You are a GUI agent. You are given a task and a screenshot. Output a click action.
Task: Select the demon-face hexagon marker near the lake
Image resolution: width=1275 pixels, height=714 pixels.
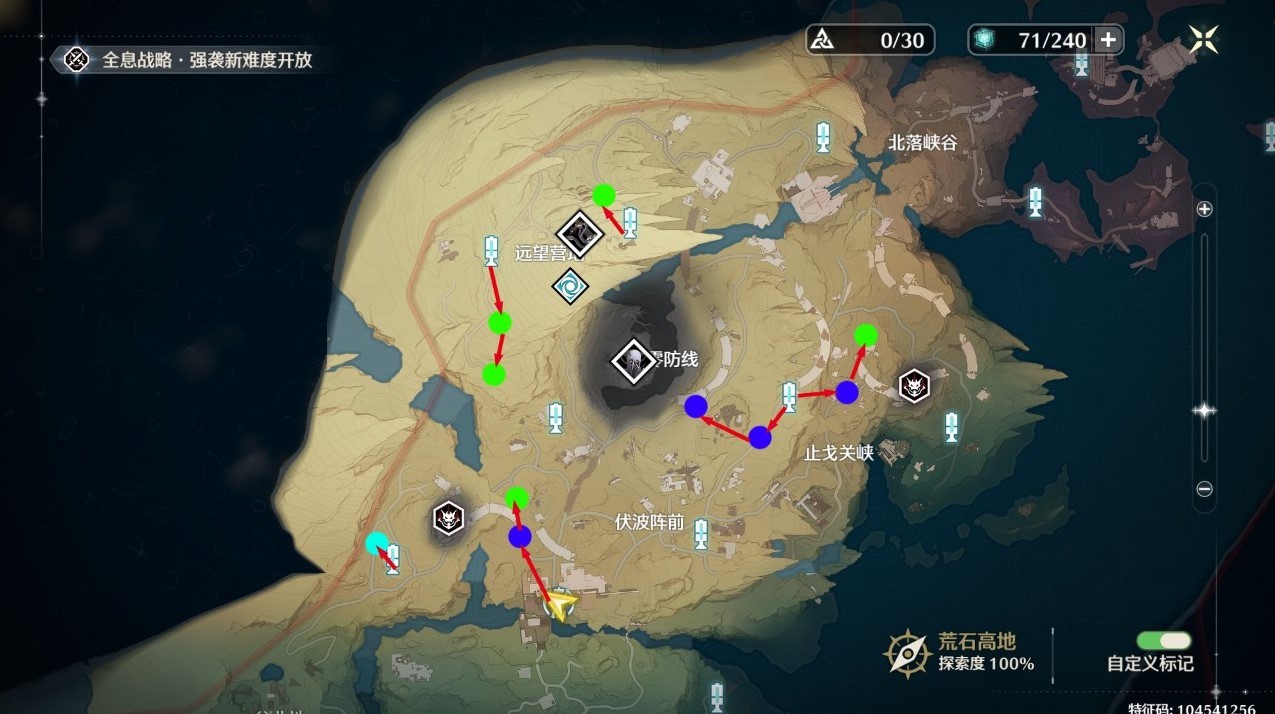449,518
